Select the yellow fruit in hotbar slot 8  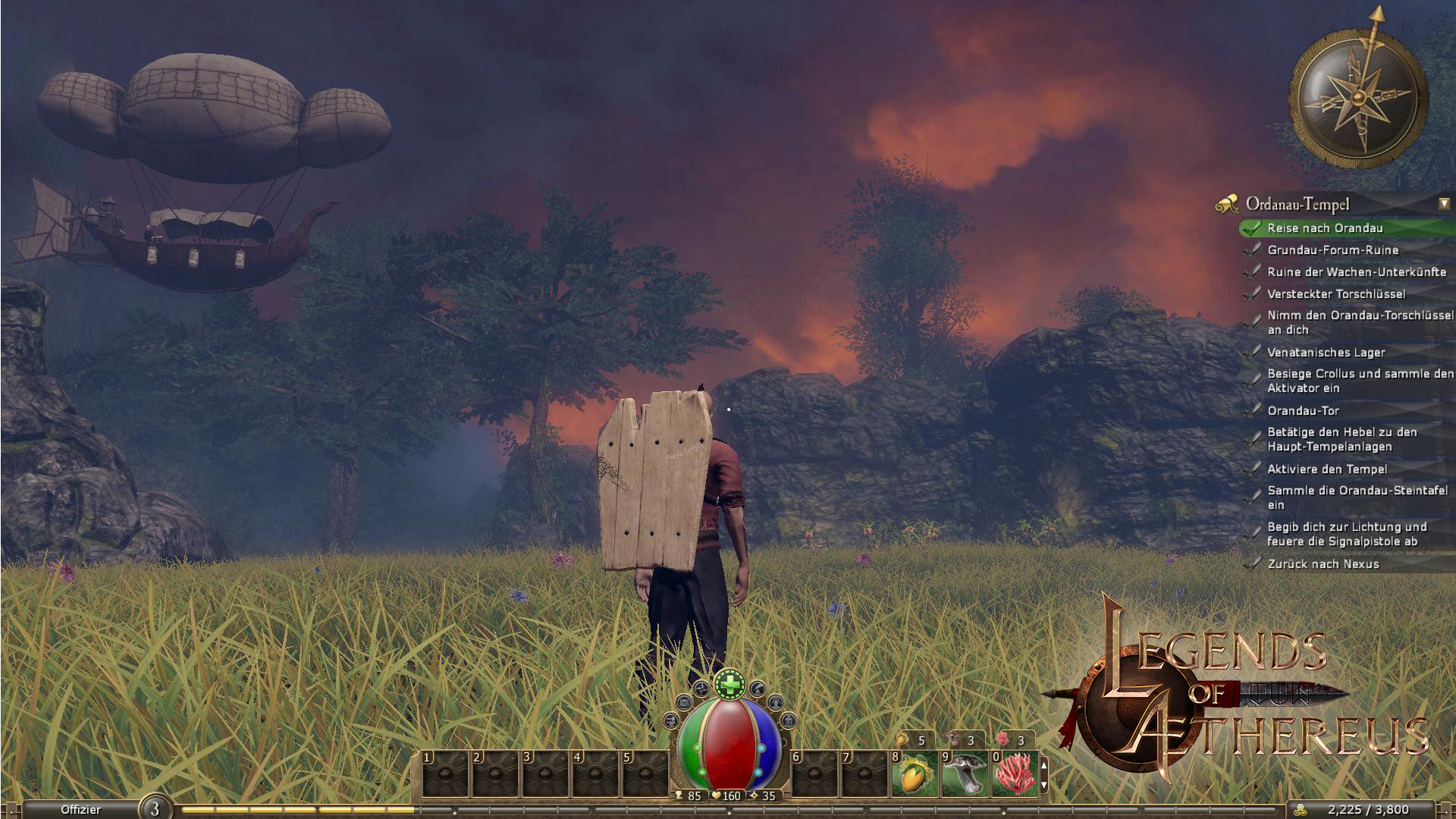915,774
